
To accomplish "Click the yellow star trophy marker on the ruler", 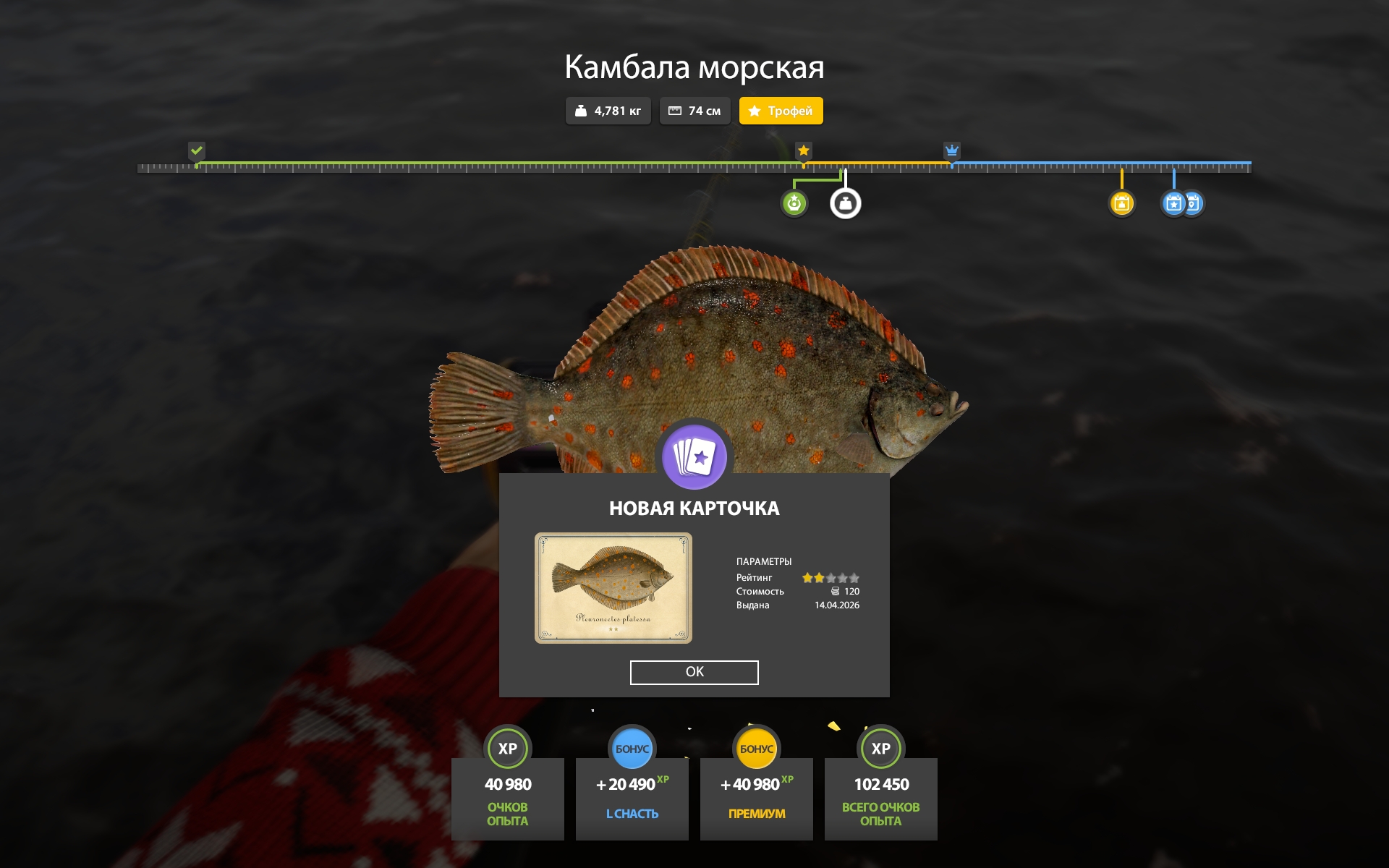I will point(804,151).
